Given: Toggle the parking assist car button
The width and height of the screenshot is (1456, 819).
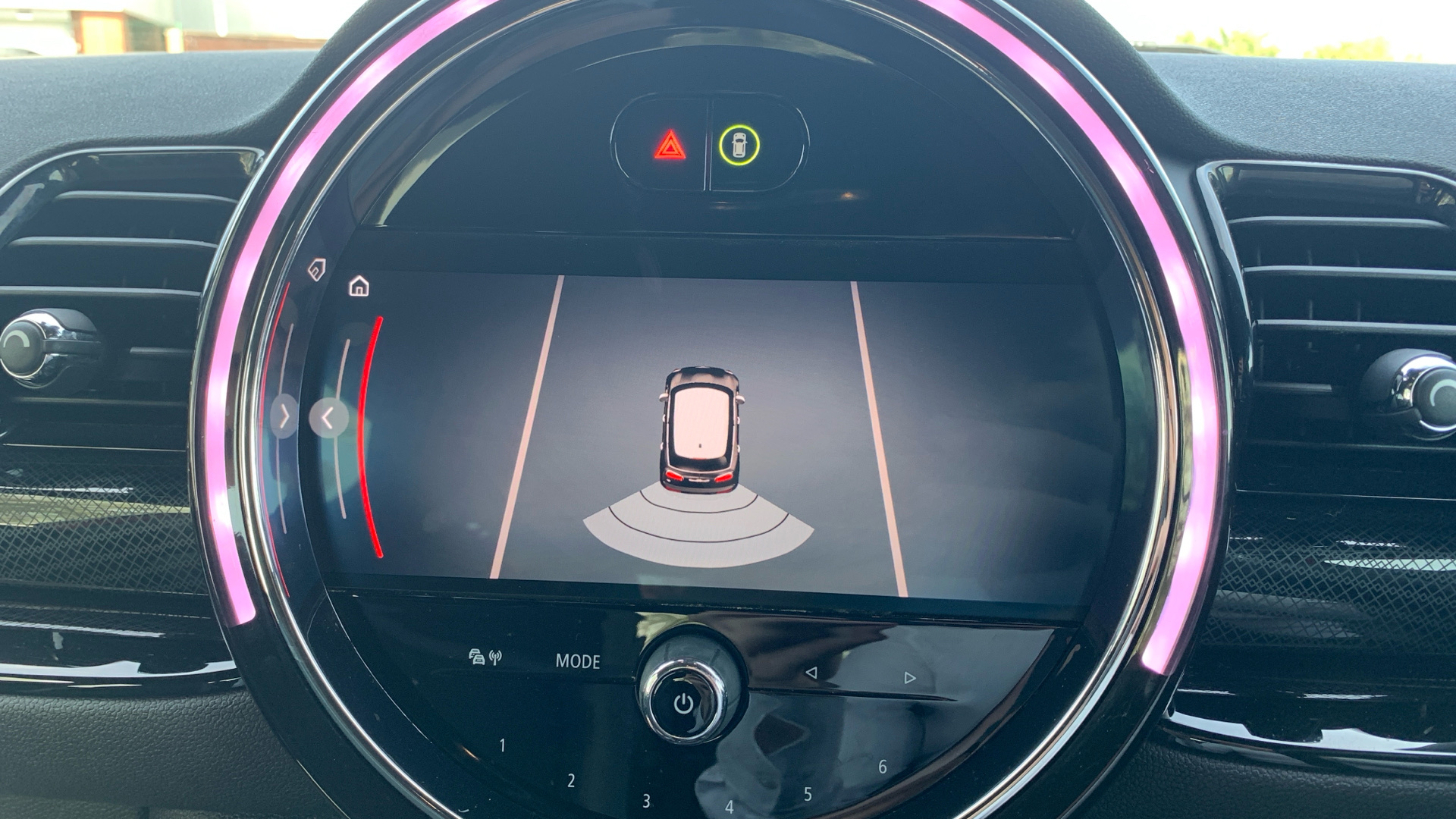Looking at the screenshot, I should 739,145.
